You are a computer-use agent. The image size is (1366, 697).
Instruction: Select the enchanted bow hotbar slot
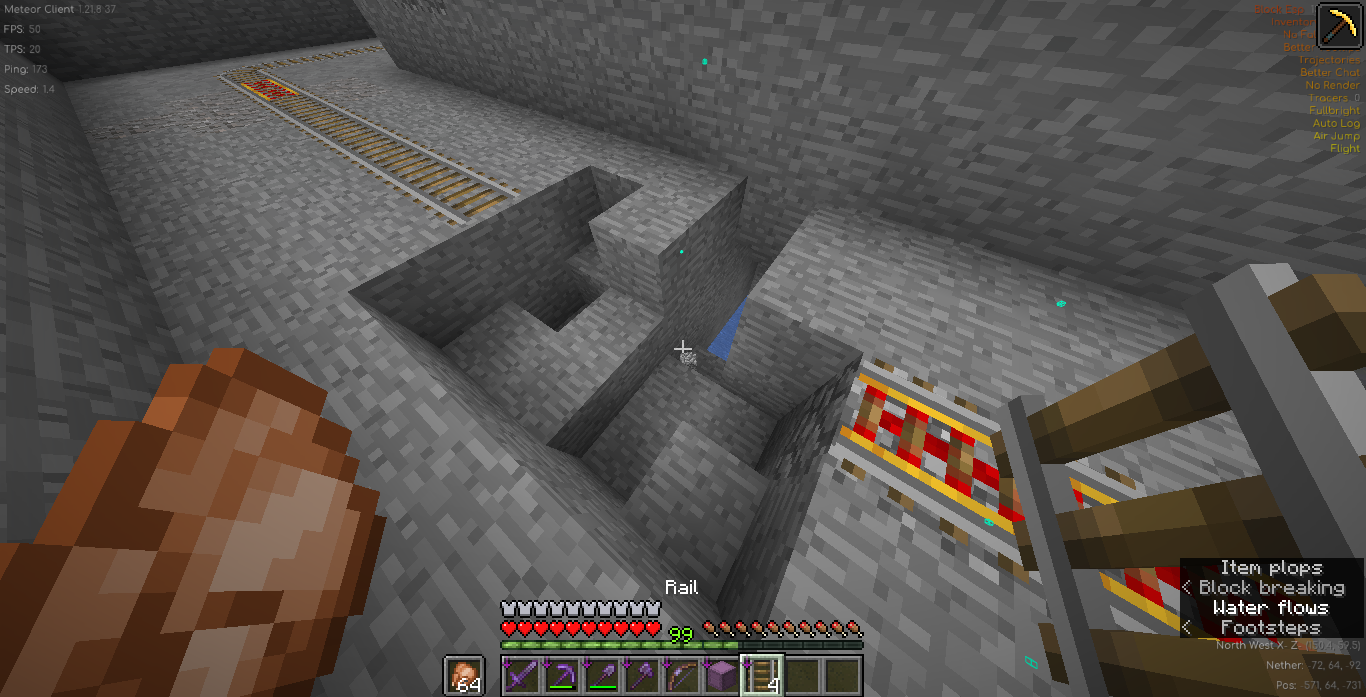682,676
